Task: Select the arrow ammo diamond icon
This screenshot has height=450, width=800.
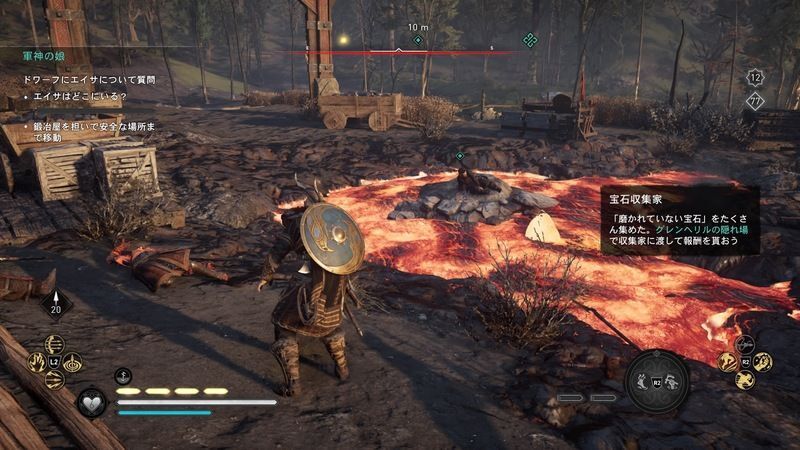Action: [54, 304]
